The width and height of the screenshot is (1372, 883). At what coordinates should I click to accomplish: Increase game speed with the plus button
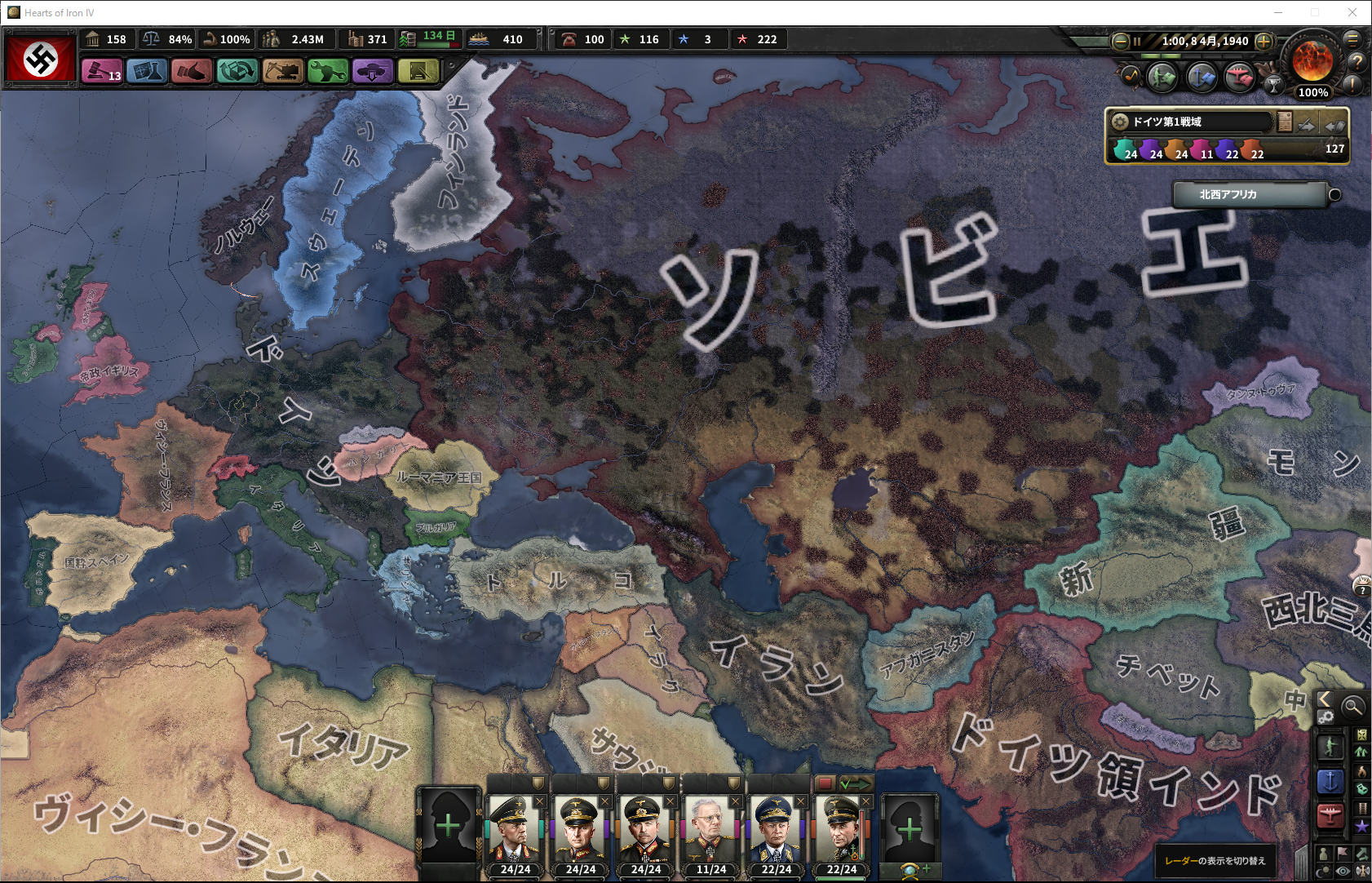tap(1264, 41)
